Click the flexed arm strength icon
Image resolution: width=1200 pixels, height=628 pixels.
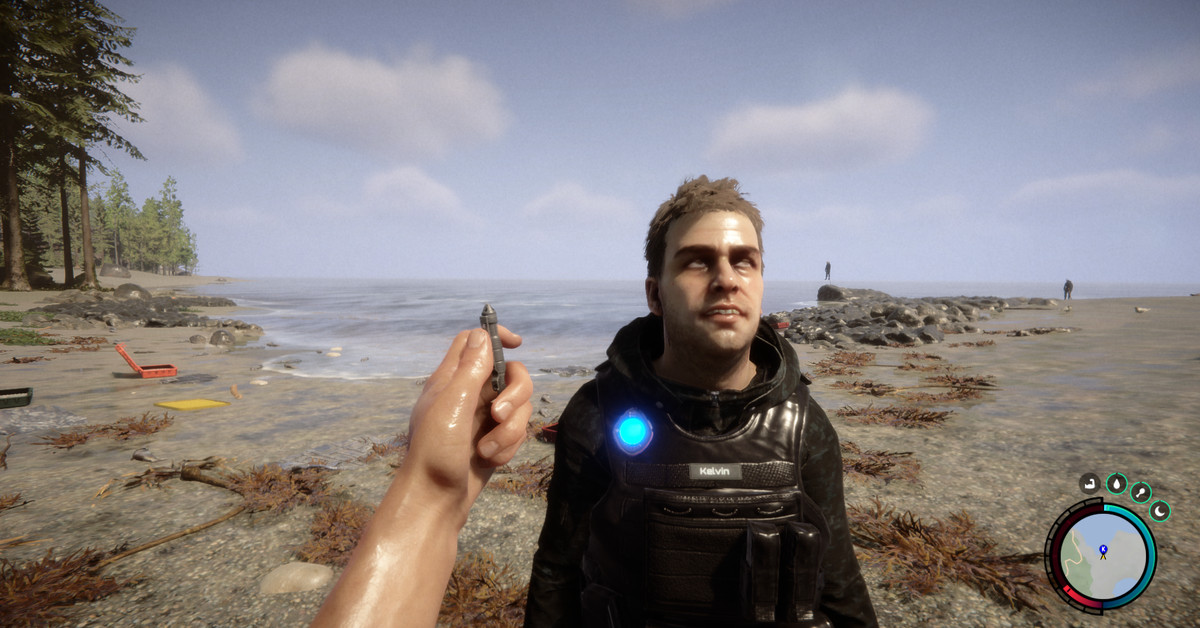tap(1090, 484)
